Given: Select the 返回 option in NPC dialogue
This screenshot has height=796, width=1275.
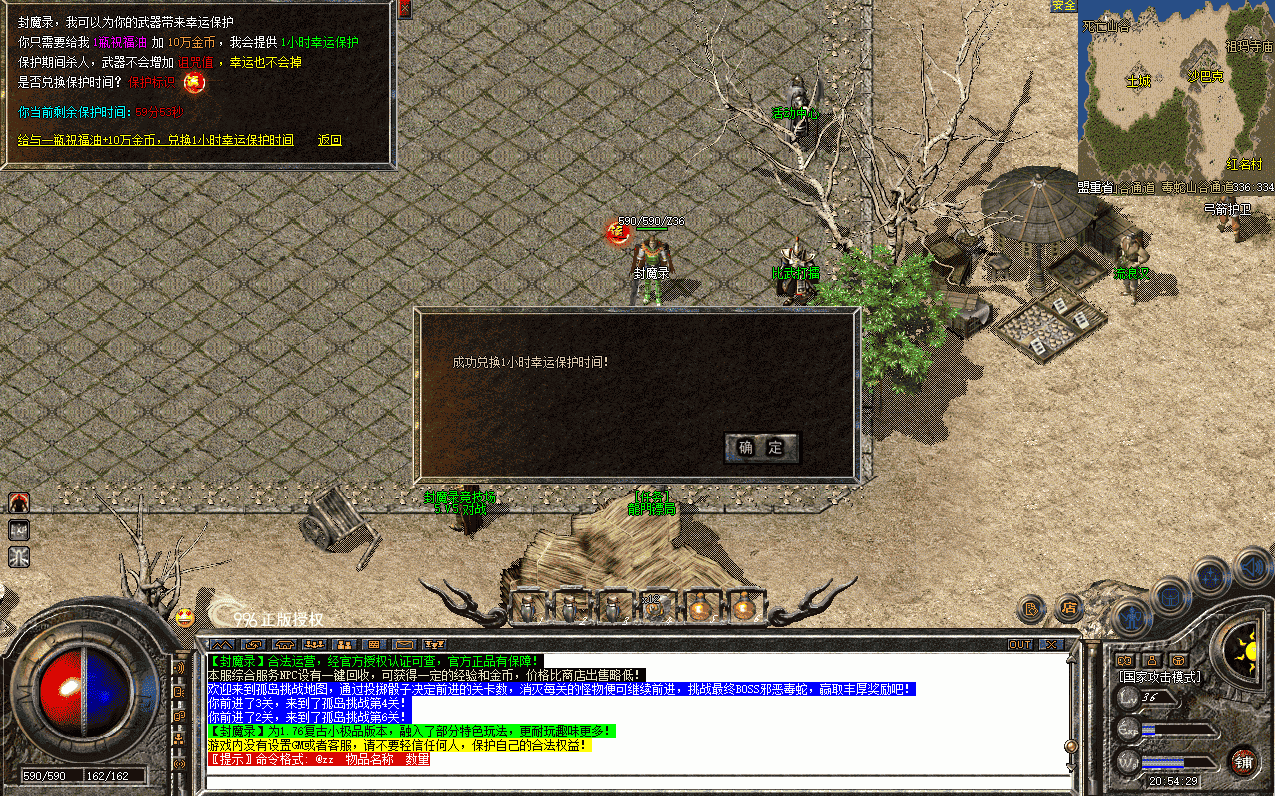Looking at the screenshot, I should 329,140.
